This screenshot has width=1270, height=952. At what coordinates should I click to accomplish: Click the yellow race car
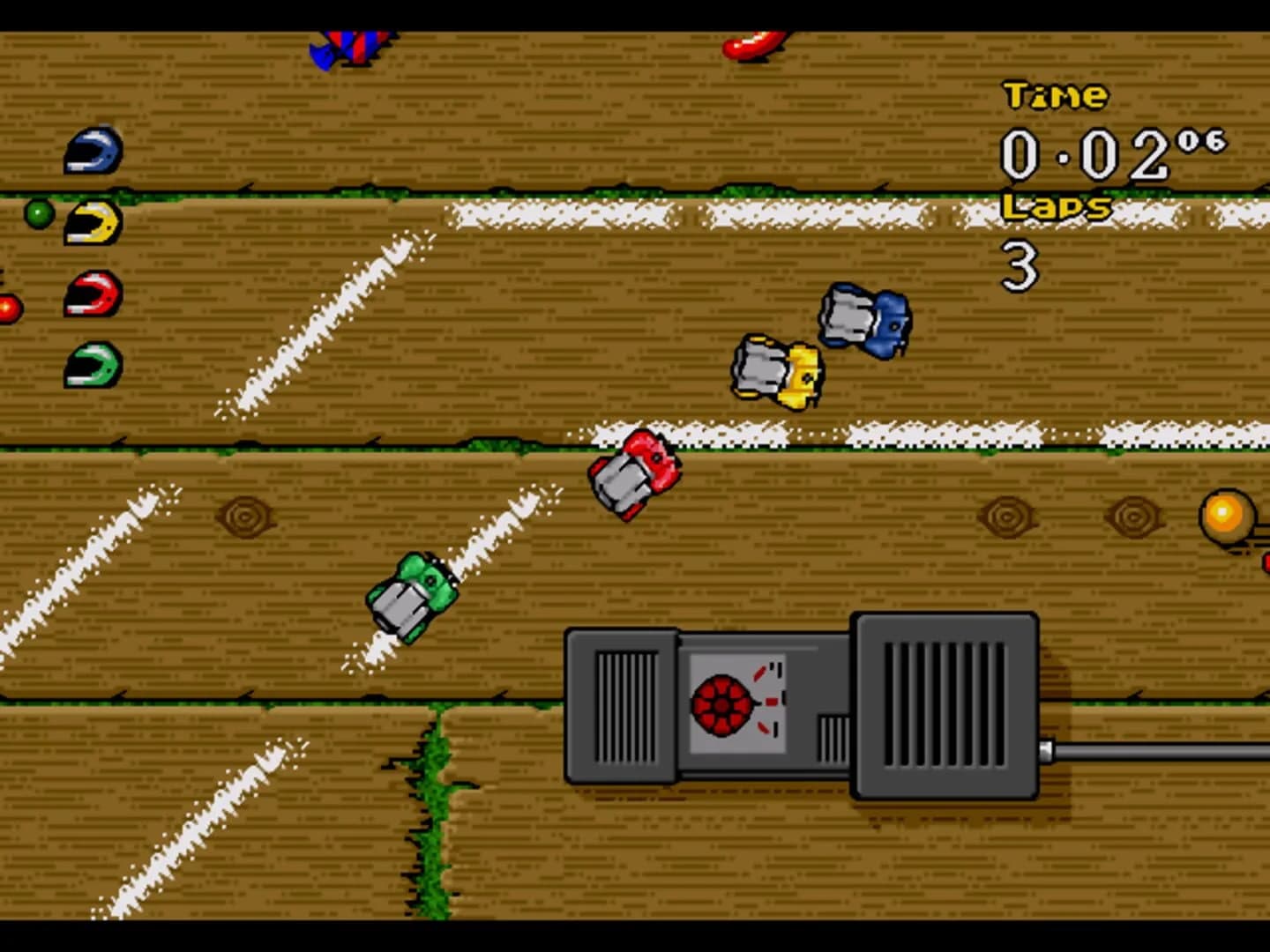click(776, 370)
